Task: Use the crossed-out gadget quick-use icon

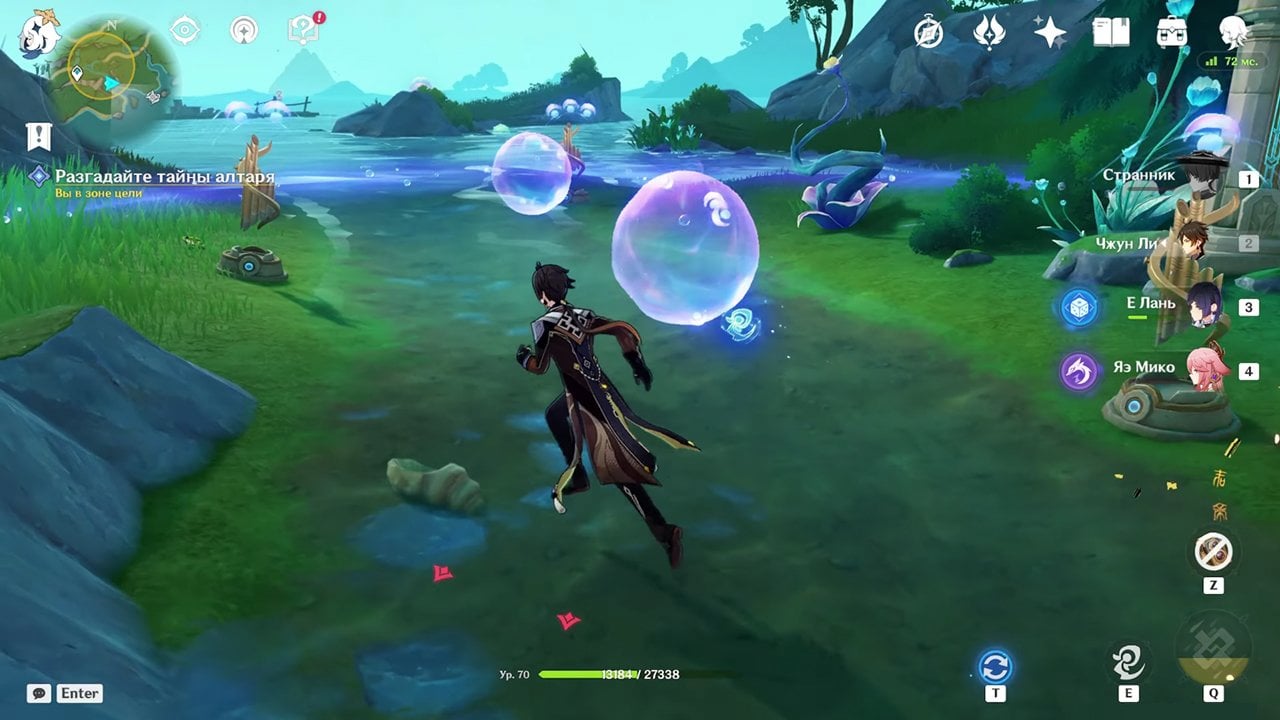Action: 1214,551
